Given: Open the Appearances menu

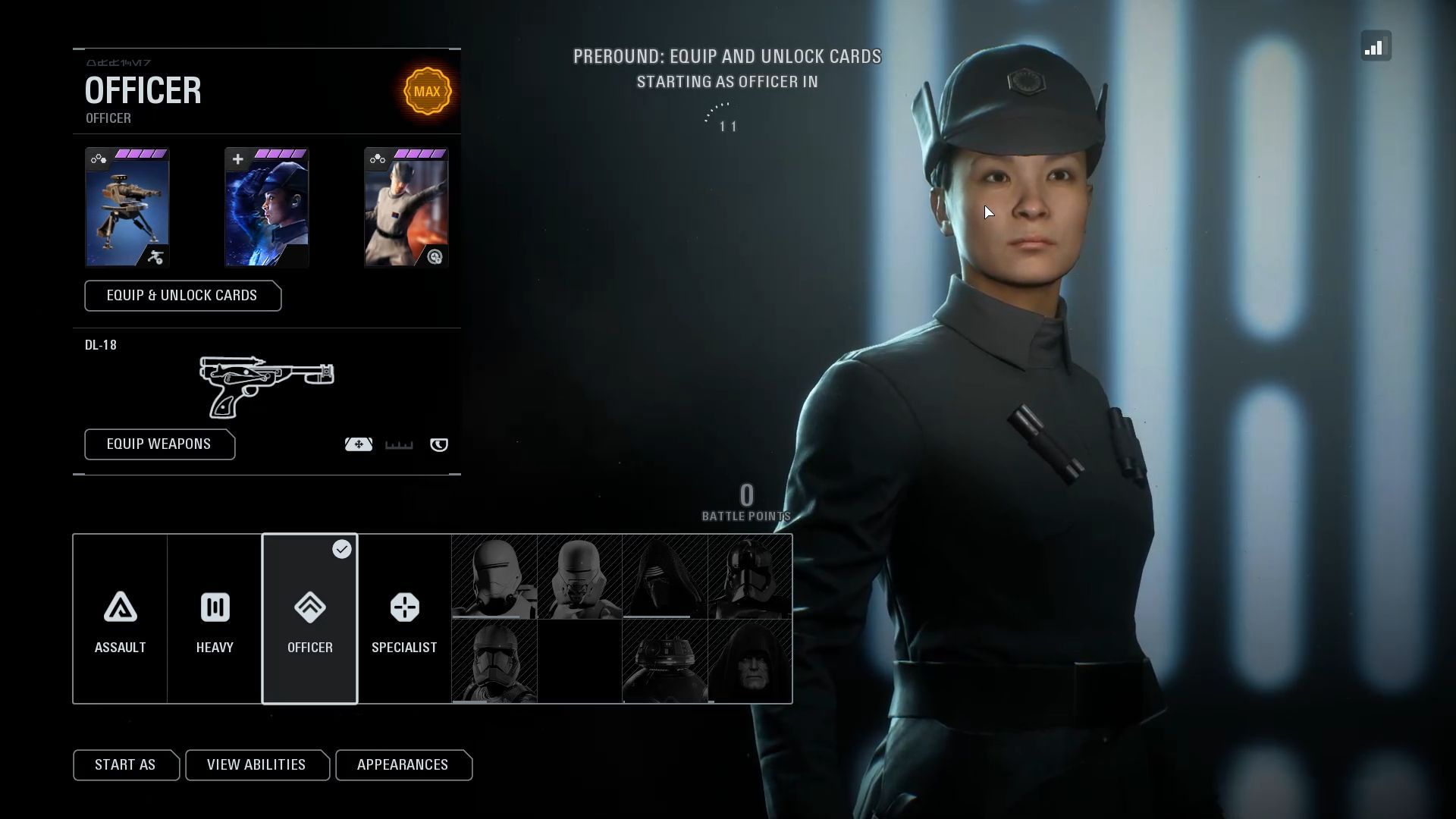Looking at the screenshot, I should pos(403,765).
